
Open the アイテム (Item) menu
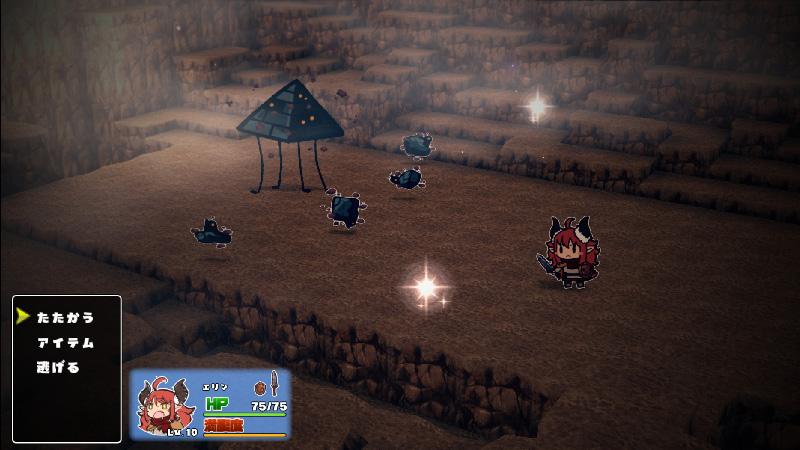tap(65, 342)
